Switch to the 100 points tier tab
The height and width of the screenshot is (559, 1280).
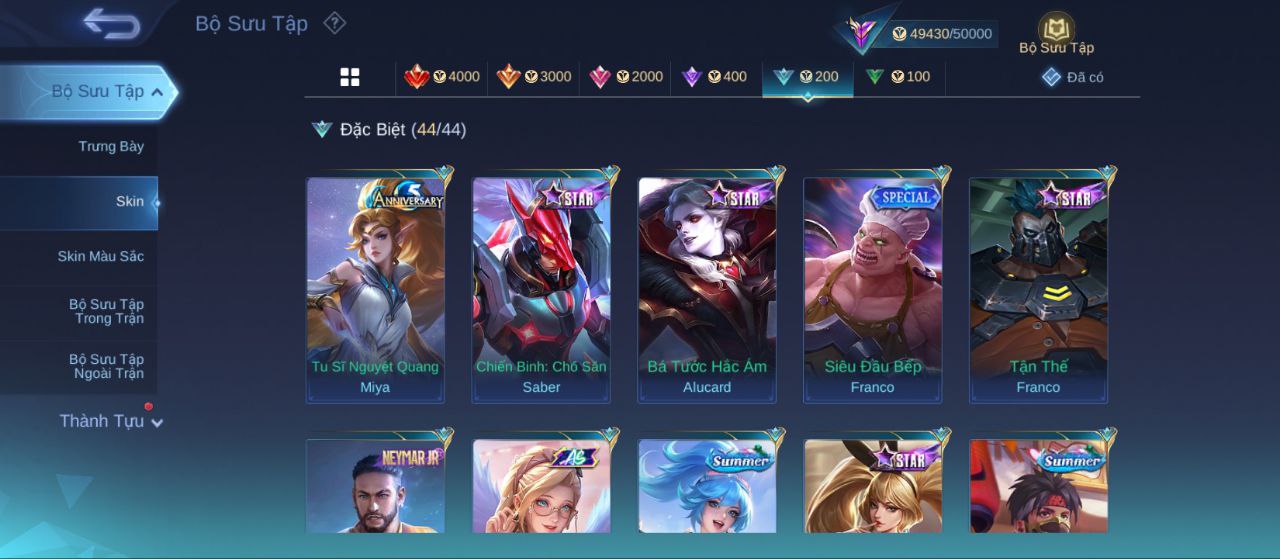coord(898,77)
